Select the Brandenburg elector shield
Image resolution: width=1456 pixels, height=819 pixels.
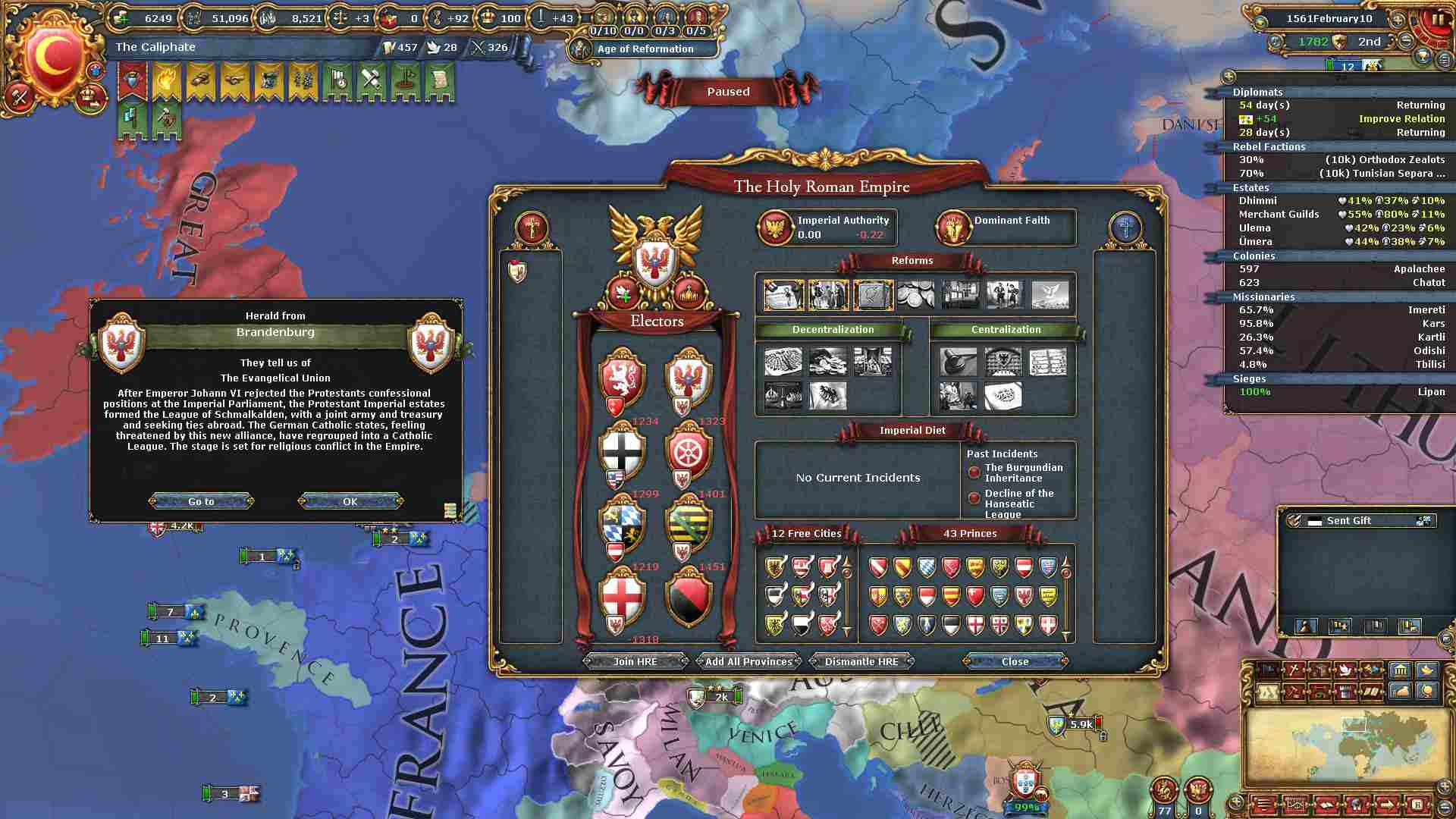[688, 377]
